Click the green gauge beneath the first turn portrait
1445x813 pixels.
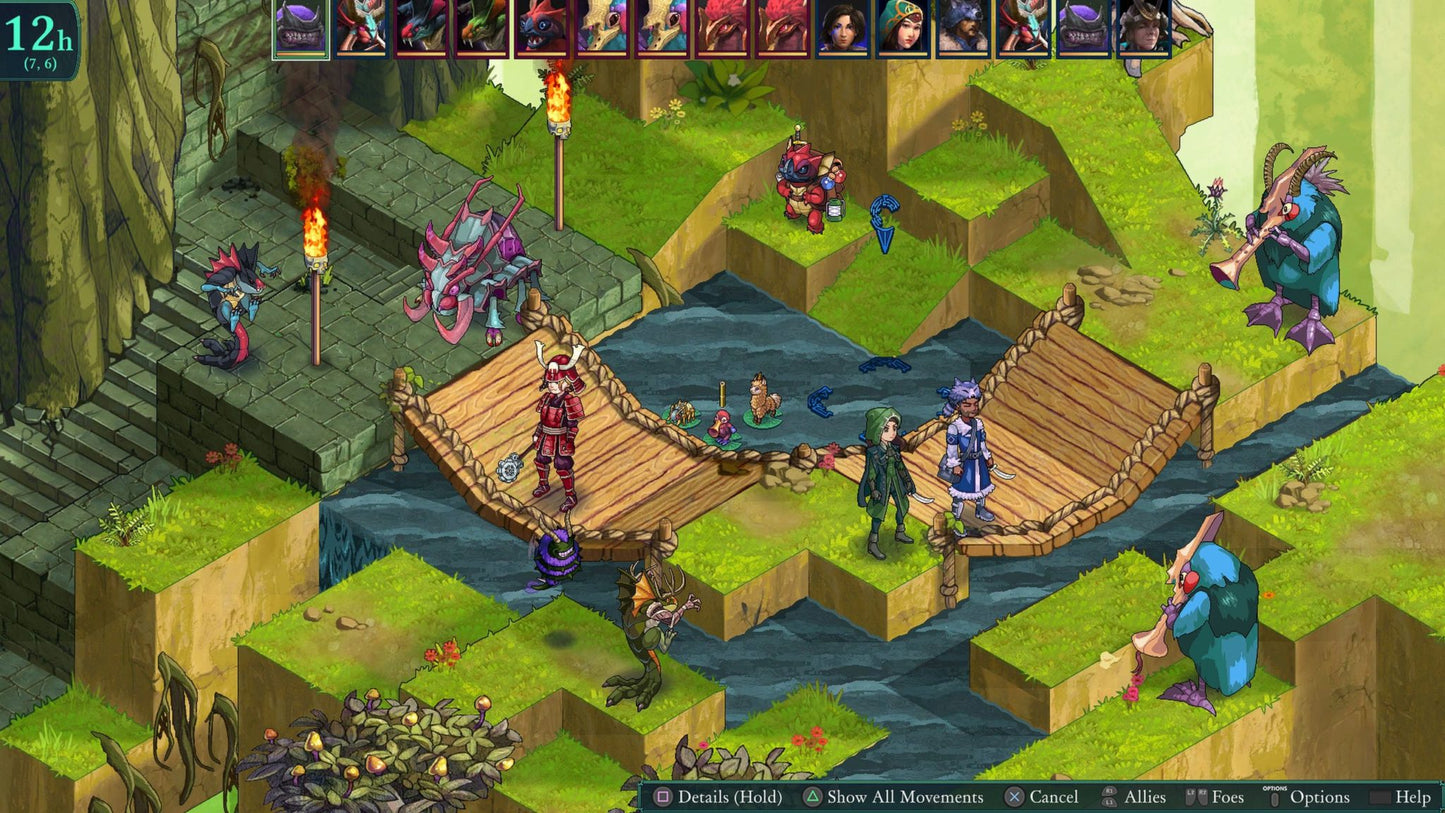click(300, 53)
